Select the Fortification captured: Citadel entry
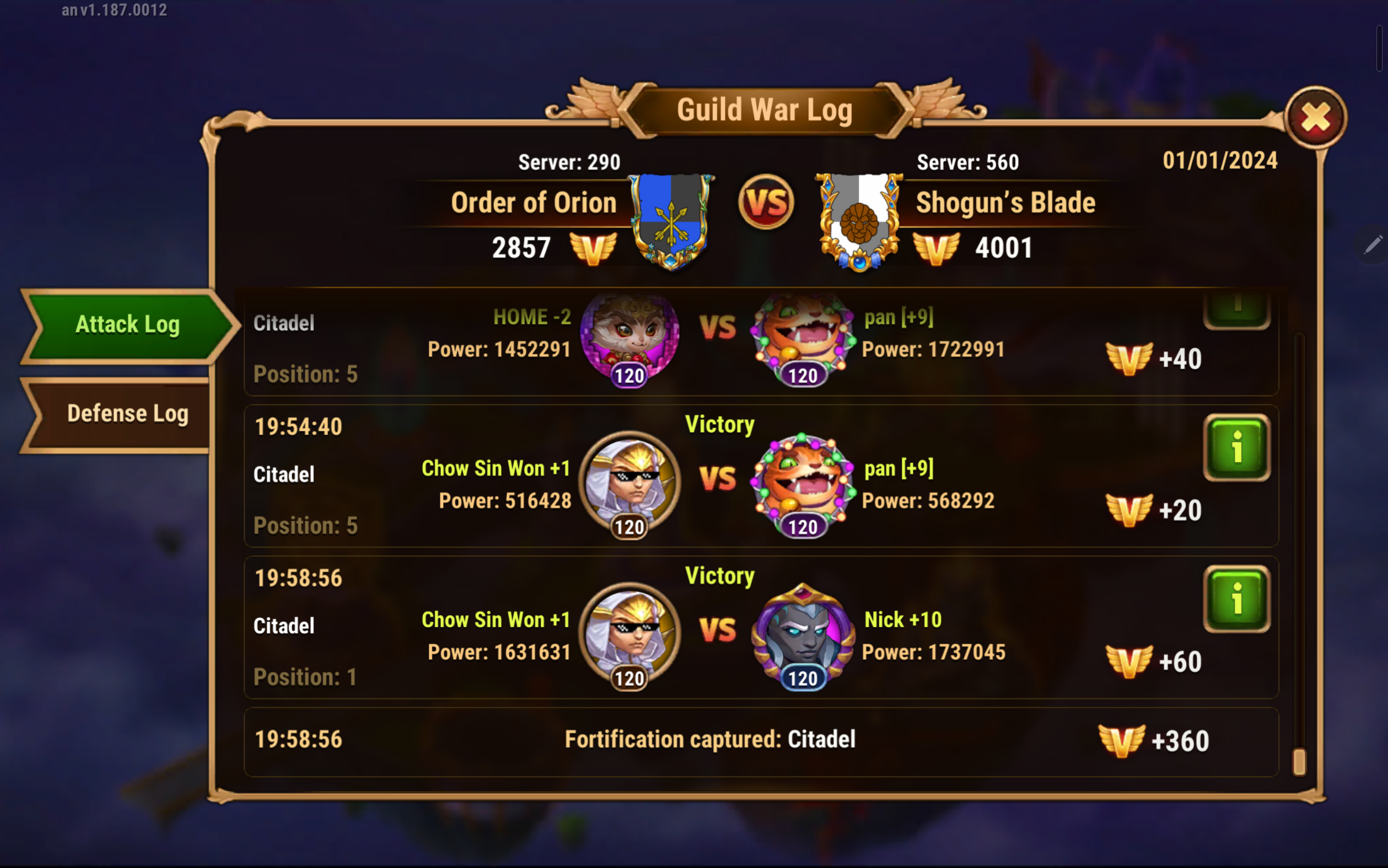The height and width of the screenshot is (868, 1388). tap(710, 740)
